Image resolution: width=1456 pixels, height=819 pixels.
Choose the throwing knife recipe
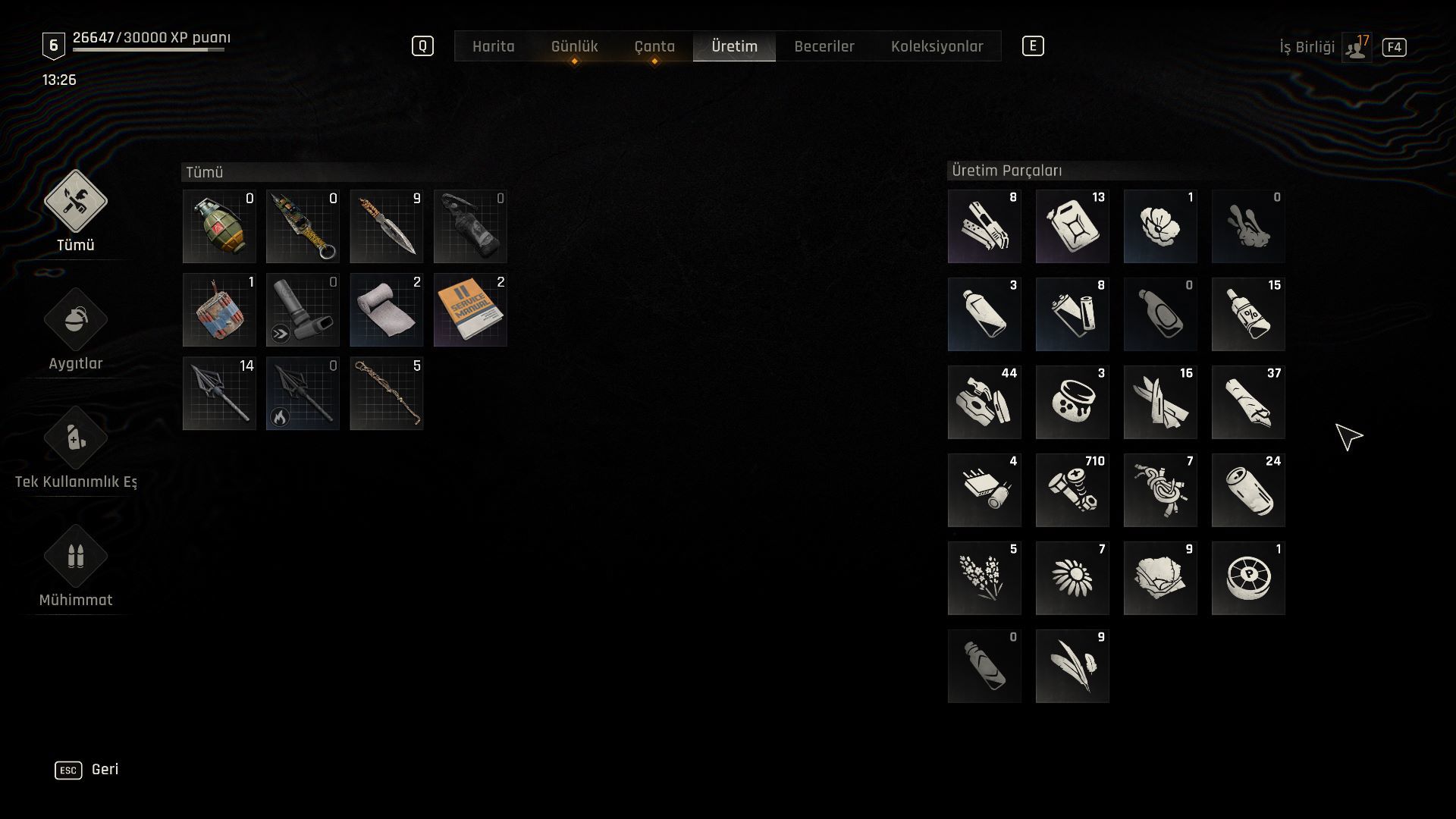point(387,226)
